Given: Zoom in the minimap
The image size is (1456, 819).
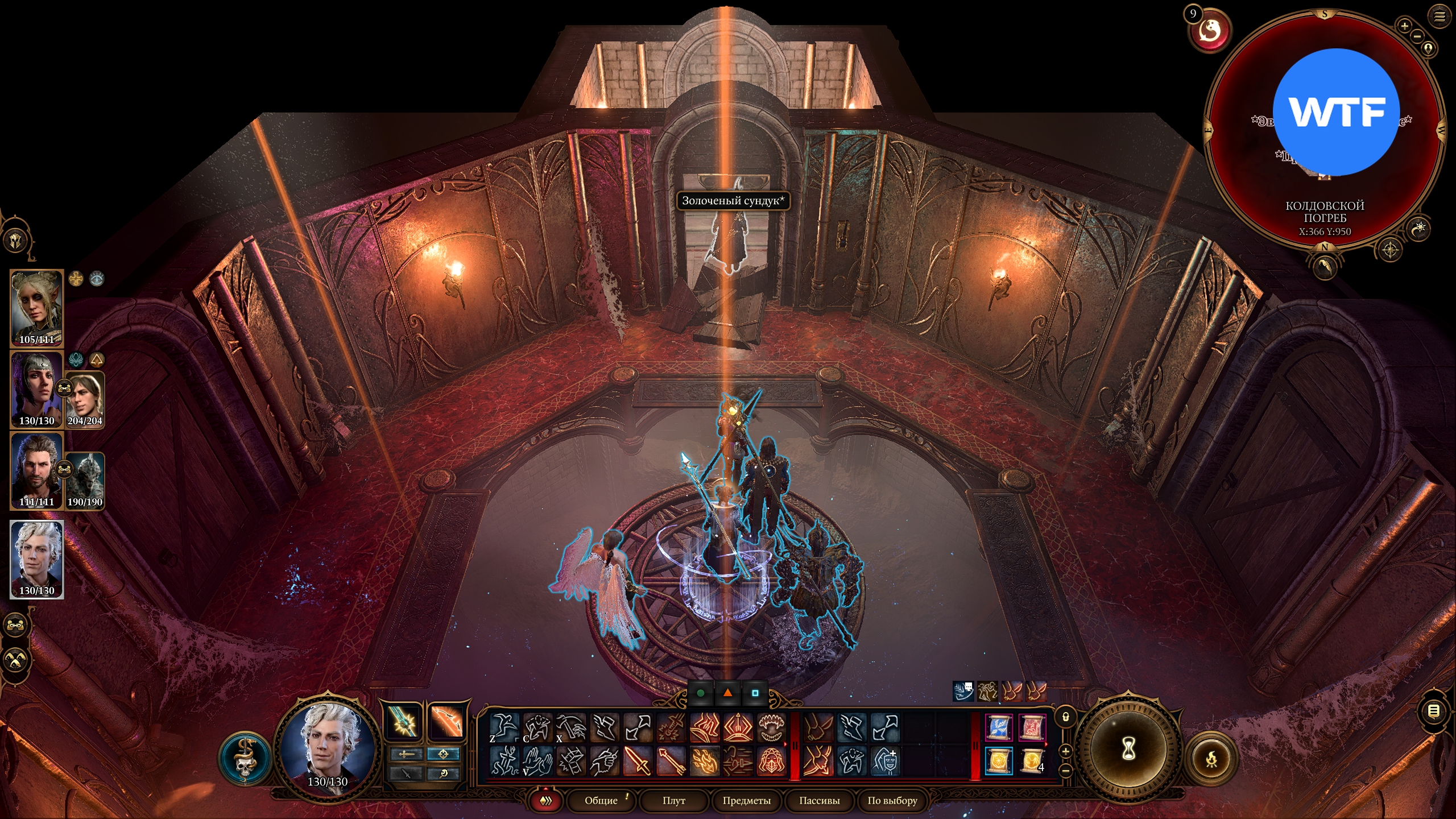Looking at the screenshot, I should tap(1404, 26).
